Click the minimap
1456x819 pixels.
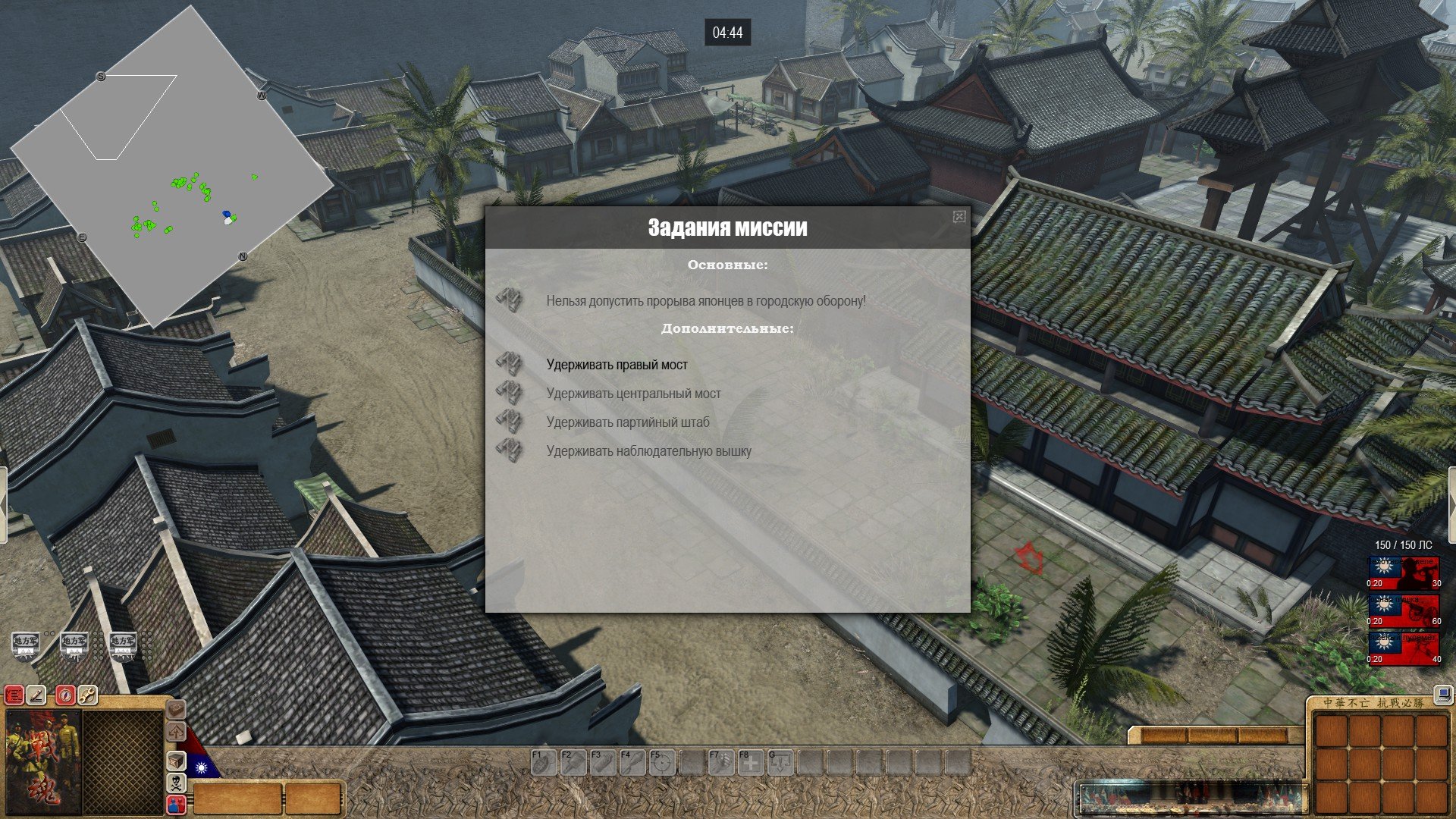click(171, 168)
